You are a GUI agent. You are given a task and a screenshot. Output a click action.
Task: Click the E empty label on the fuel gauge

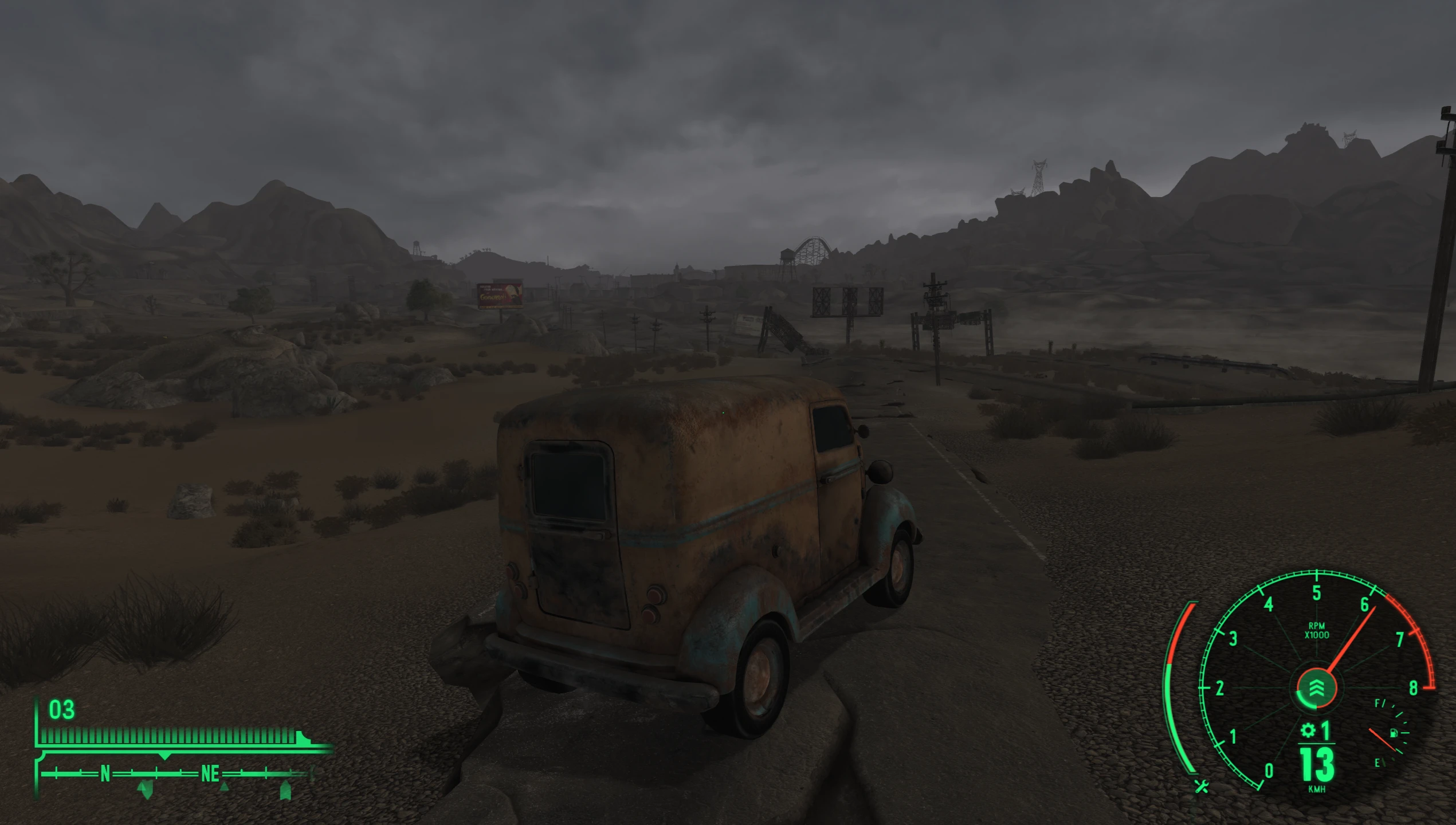[x=1377, y=763]
